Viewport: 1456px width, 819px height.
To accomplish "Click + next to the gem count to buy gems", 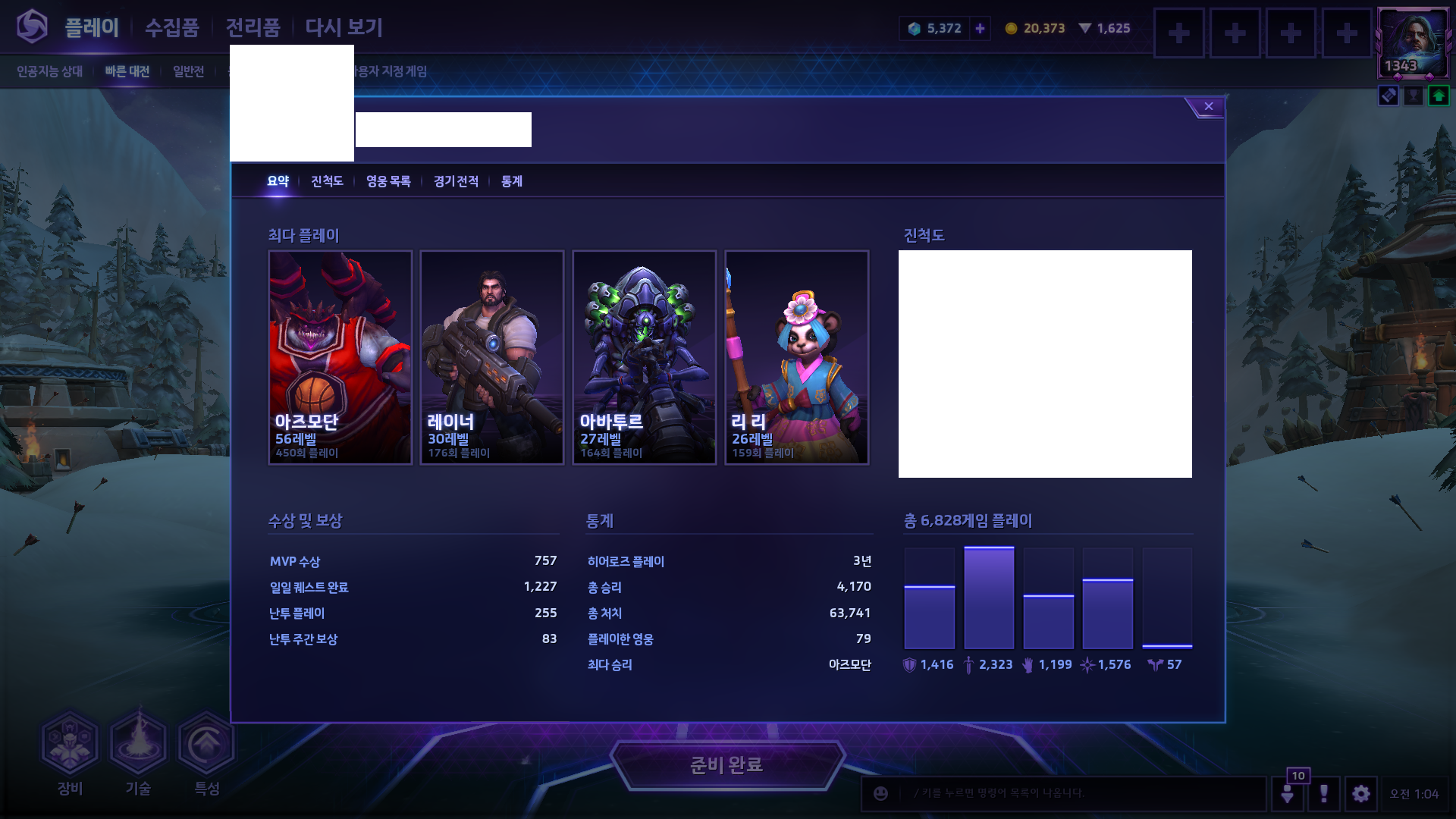I will click(x=980, y=28).
